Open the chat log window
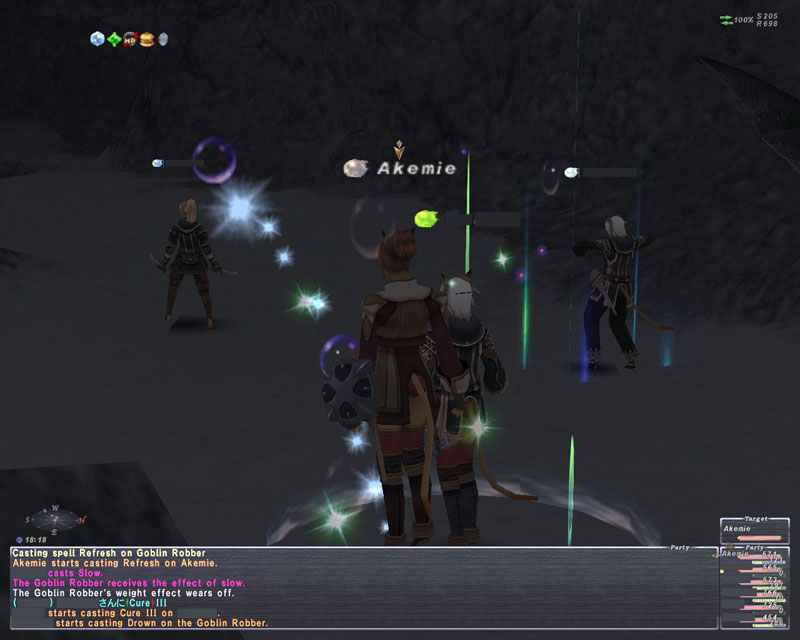The height and width of the screenshot is (640, 800). tap(360, 590)
